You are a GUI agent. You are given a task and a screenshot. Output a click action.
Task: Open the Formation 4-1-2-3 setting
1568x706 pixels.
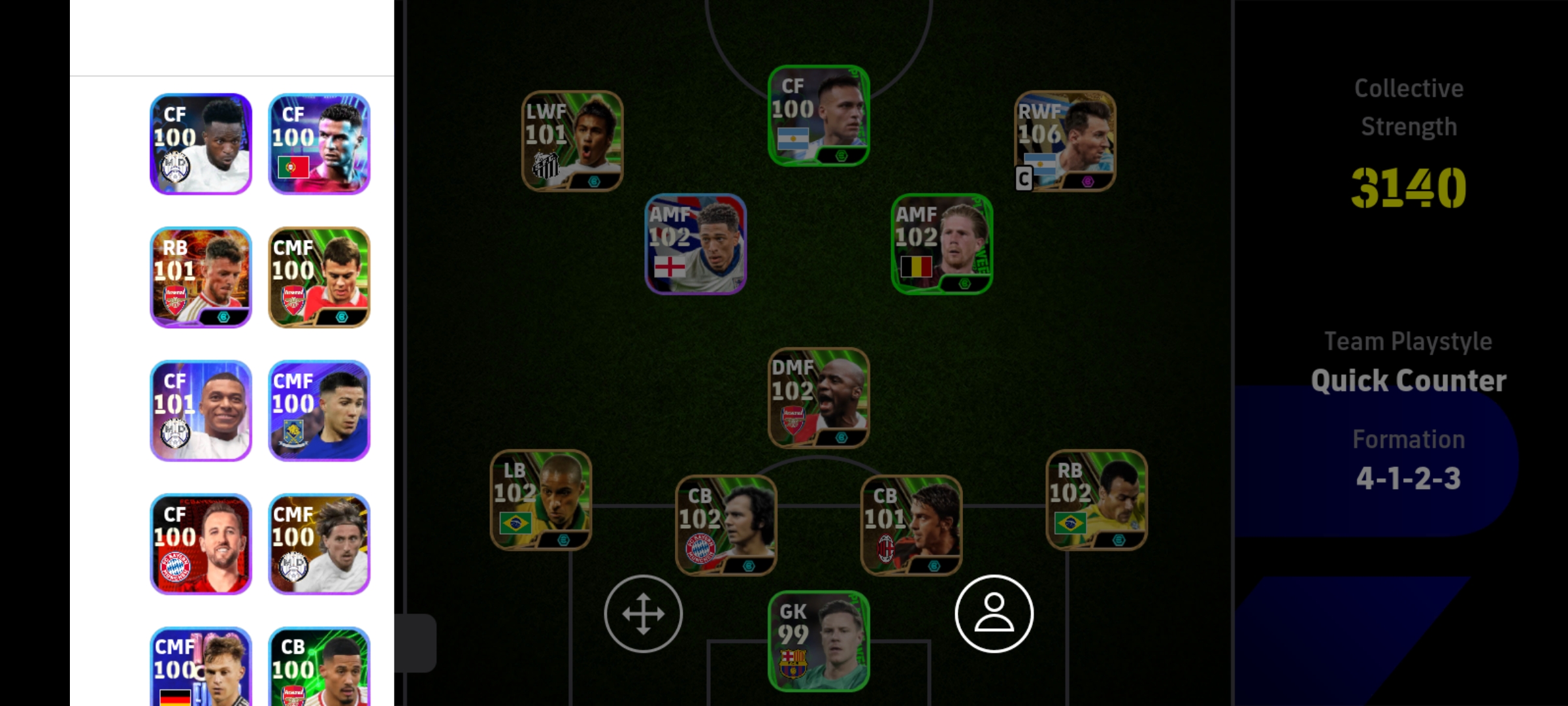pyautogui.click(x=1409, y=478)
